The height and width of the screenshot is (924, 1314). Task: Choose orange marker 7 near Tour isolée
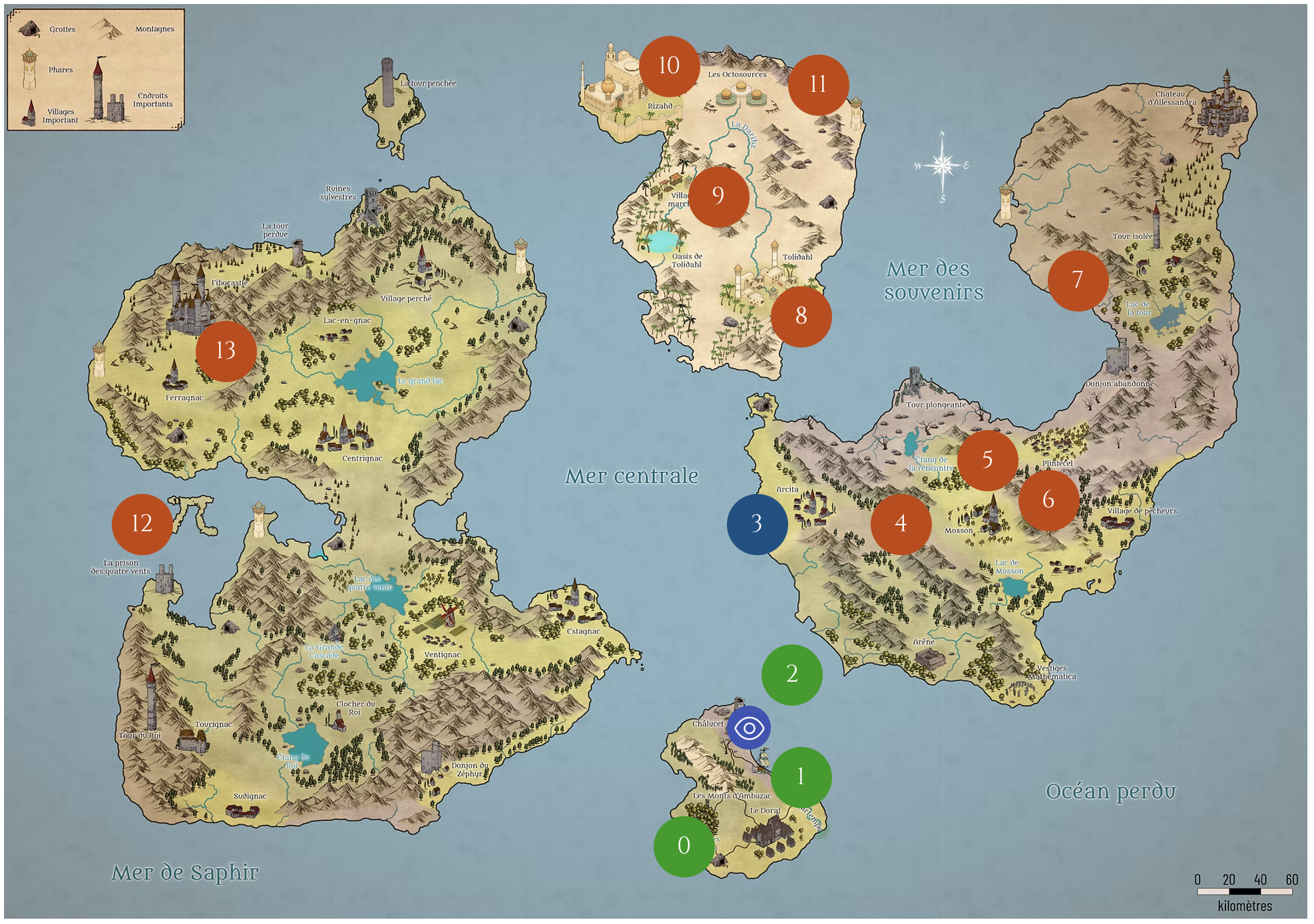coord(1078,280)
